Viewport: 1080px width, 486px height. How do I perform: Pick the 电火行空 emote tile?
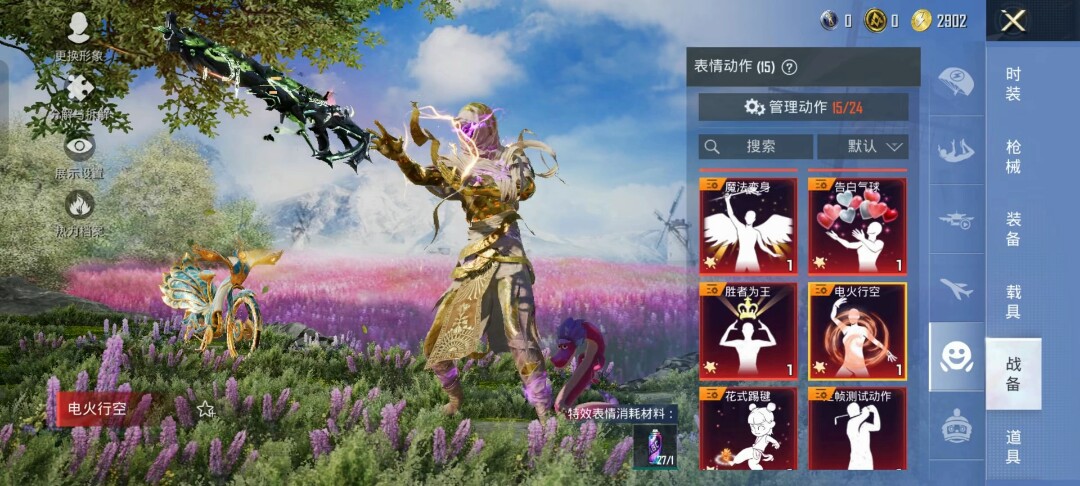click(x=857, y=331)
